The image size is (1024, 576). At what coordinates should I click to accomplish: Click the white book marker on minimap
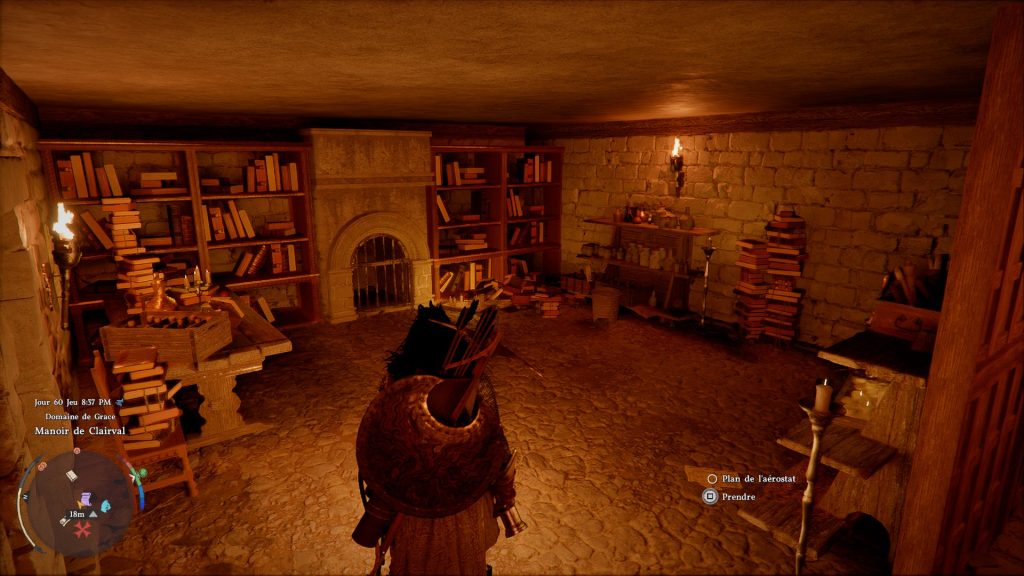tap(72, 476)
